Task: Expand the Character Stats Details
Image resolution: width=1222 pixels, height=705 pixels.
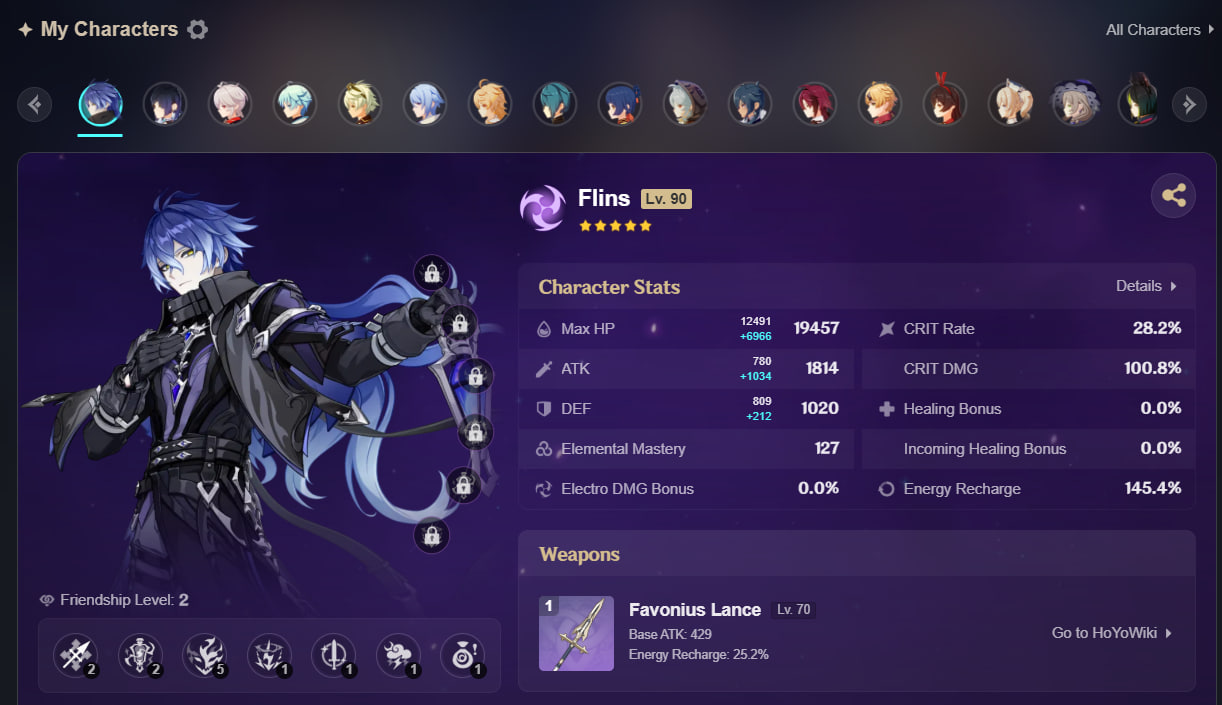Action: coord(1146,286)
